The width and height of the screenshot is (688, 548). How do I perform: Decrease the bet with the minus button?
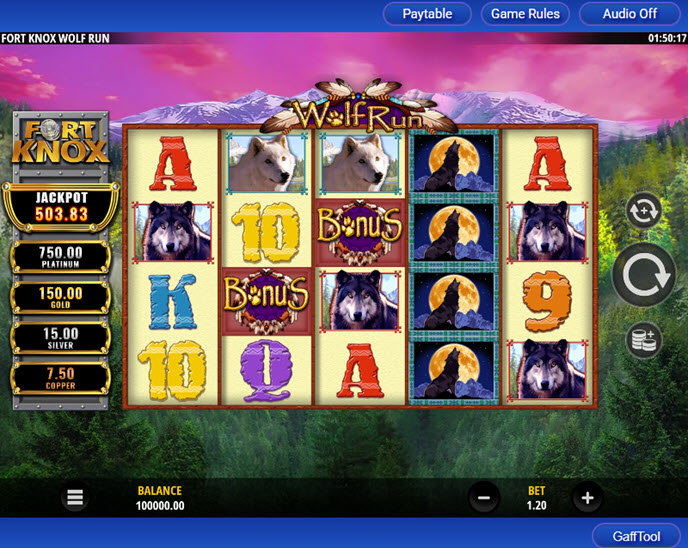(x=483, y=497)
